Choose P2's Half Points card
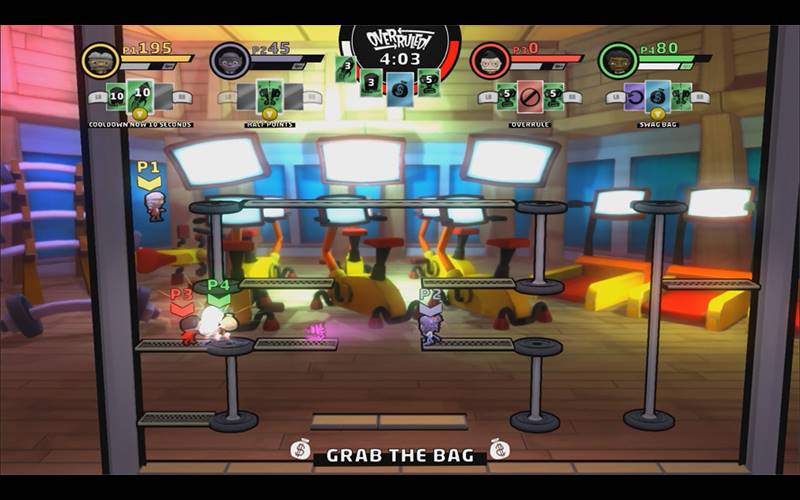This screenshot has height=500, width=800. click(268, 97)
